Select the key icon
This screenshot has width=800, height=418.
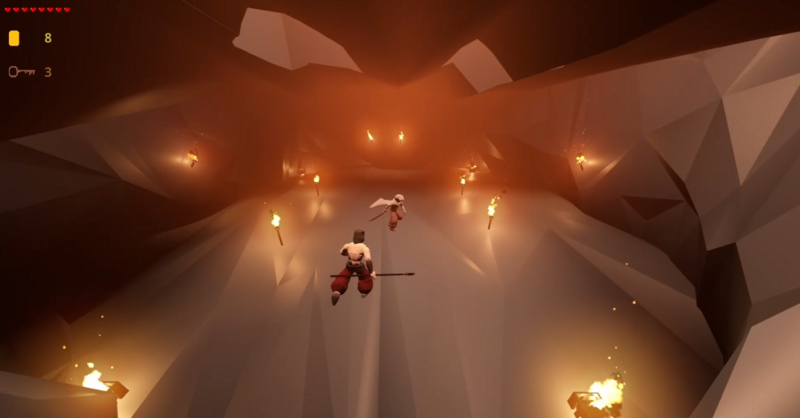click(x=21, y=71)
